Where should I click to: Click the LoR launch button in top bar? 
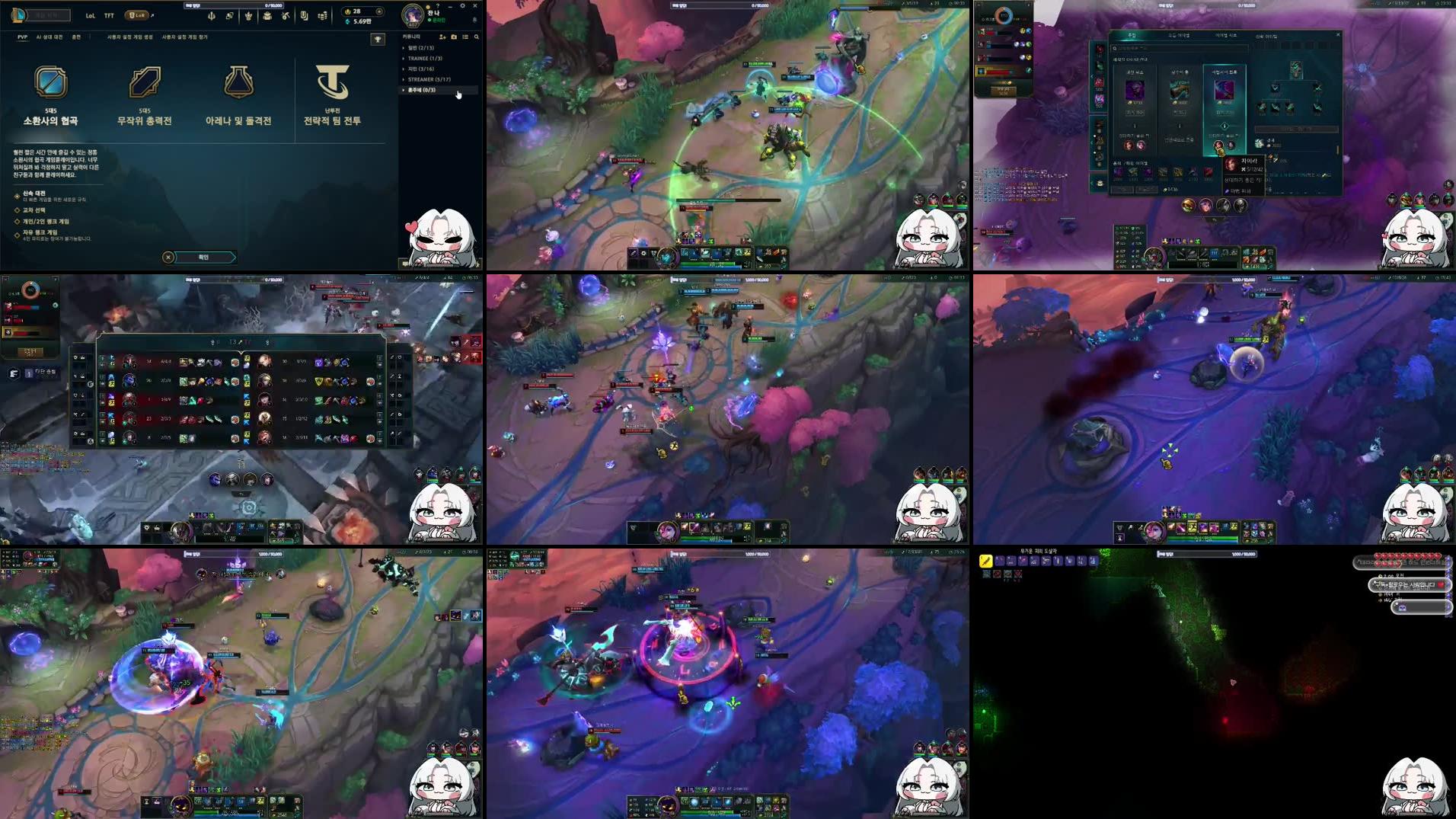click(136, 14)
